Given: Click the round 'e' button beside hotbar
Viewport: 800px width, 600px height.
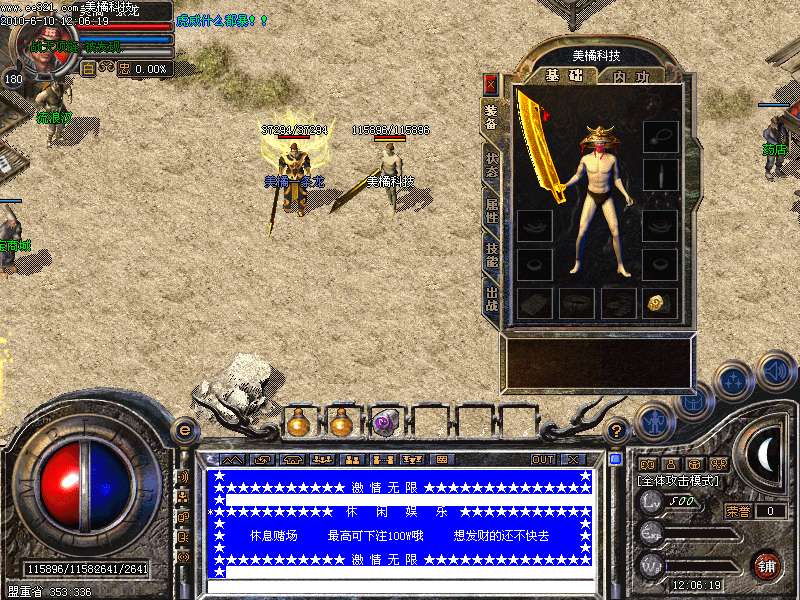Looking at the screenshot, I should (x=184, y=430).
